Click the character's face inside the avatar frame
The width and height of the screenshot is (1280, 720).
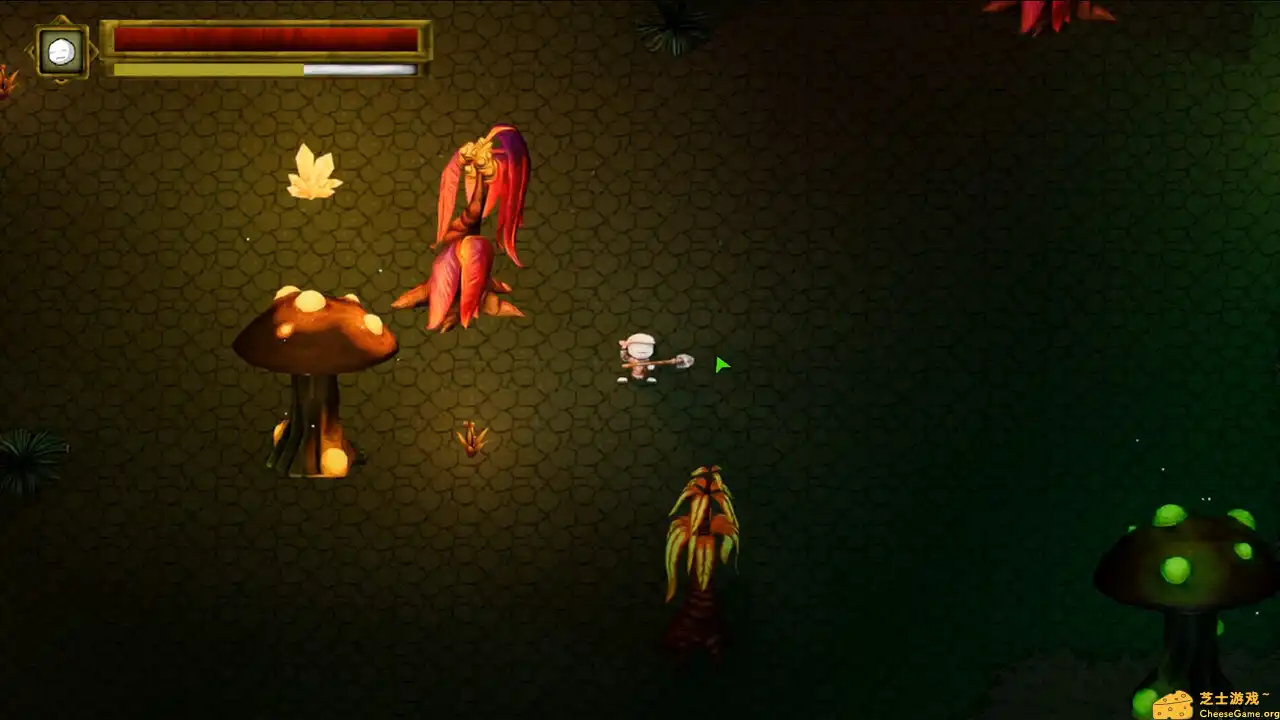click(61, 50)
